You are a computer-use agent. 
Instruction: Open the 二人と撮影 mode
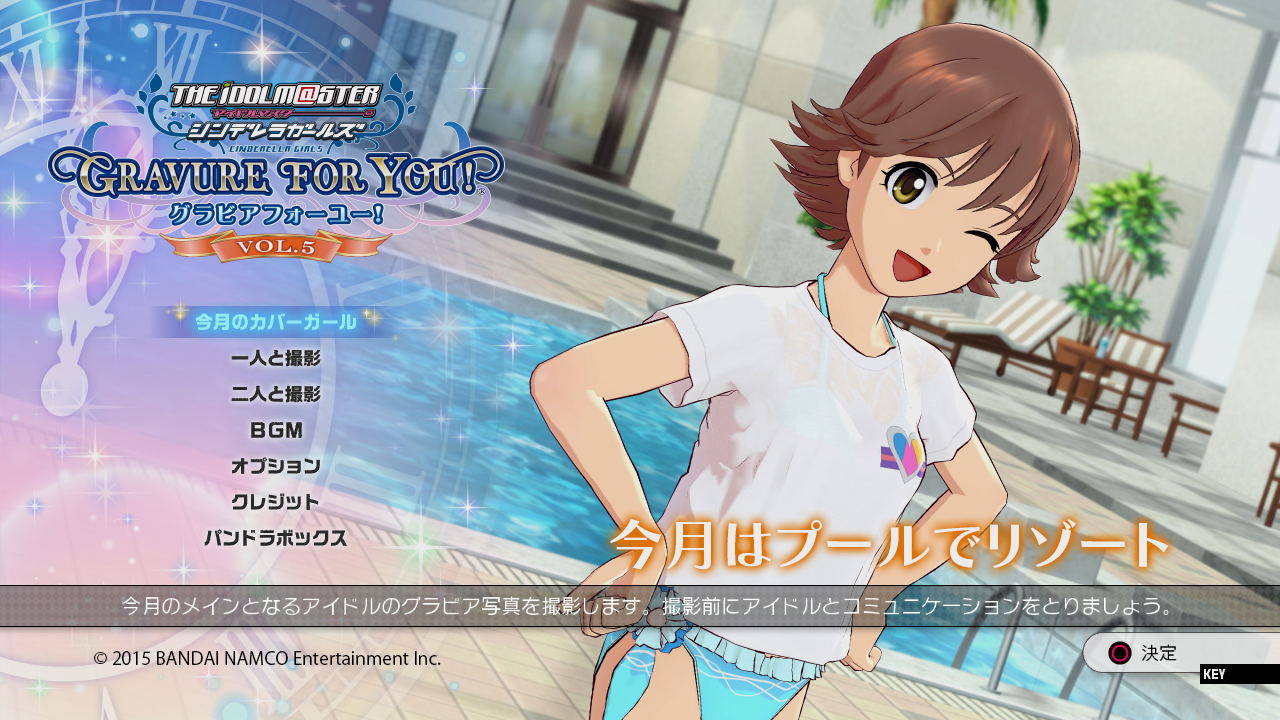(275, 394)
